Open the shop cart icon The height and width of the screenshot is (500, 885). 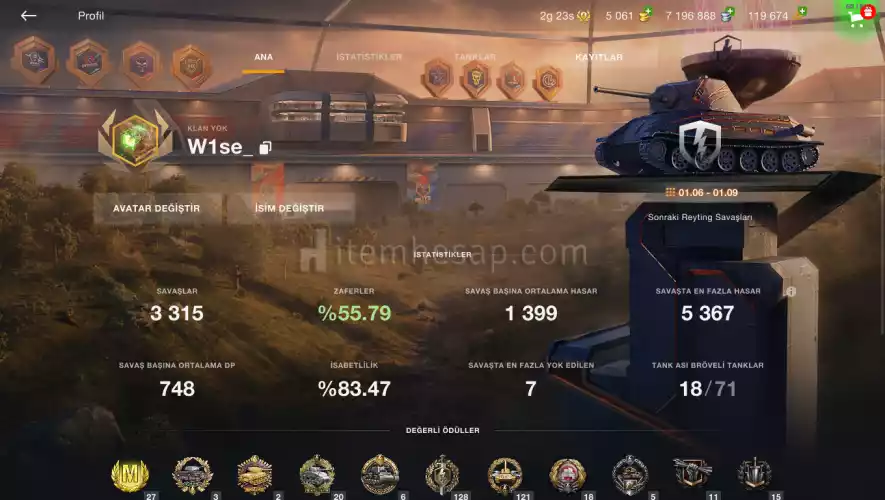pos(858,16)
